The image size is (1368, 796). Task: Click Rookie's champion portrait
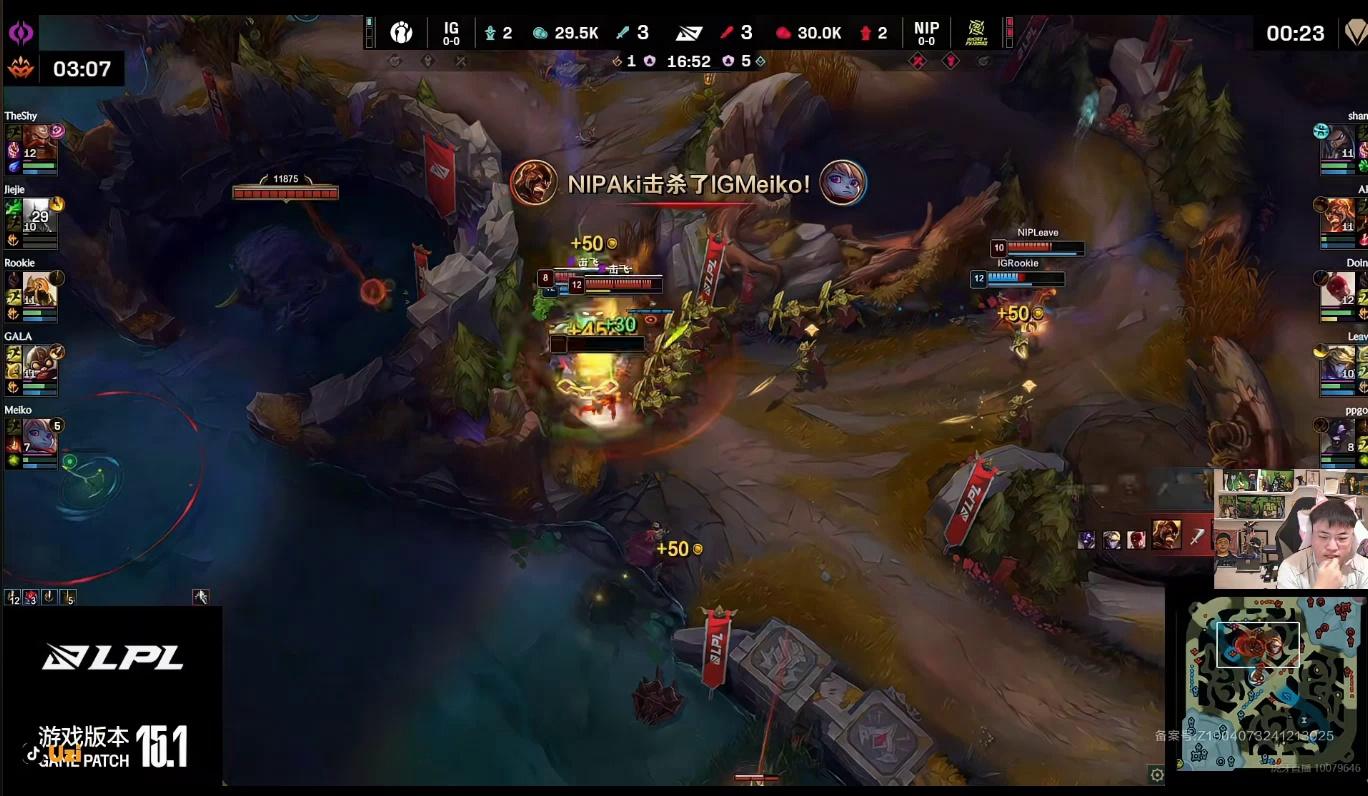[x=39, y=289]
